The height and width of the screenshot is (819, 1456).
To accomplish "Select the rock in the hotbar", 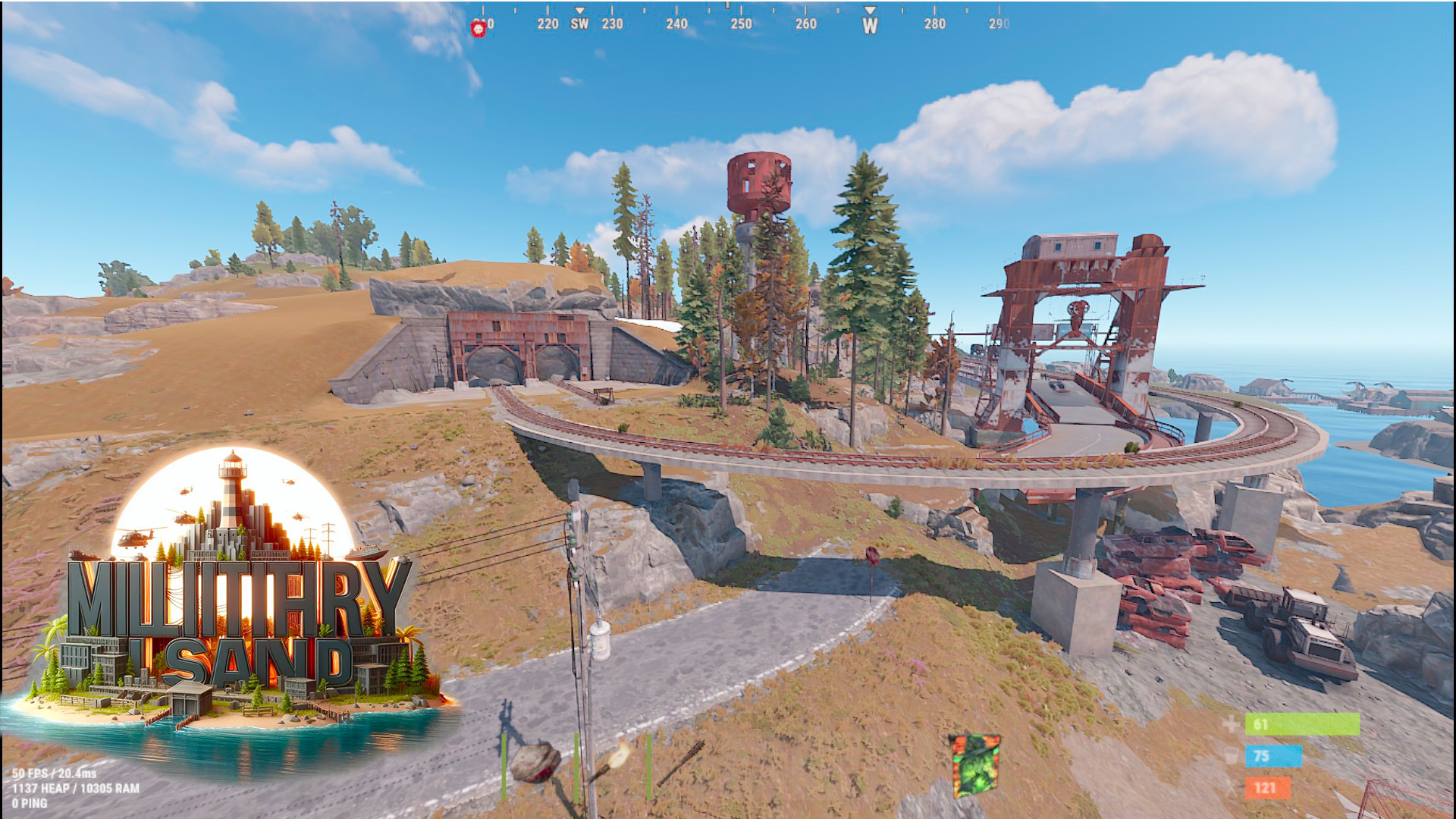I will tap(537, 764).
